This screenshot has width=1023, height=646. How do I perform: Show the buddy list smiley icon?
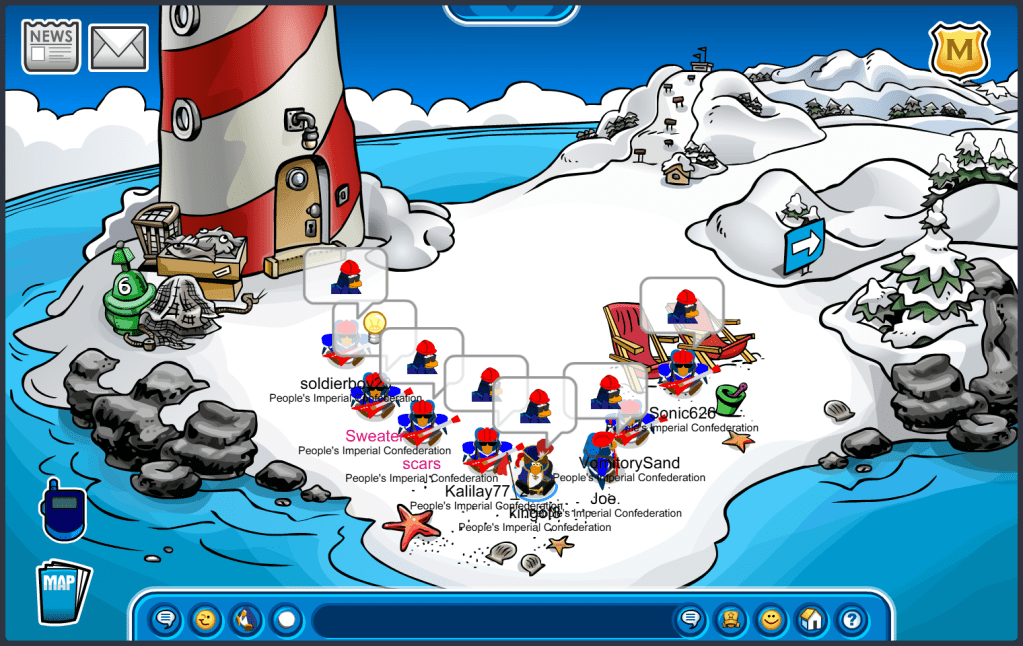pyautogui.click(x=770, y=620)
